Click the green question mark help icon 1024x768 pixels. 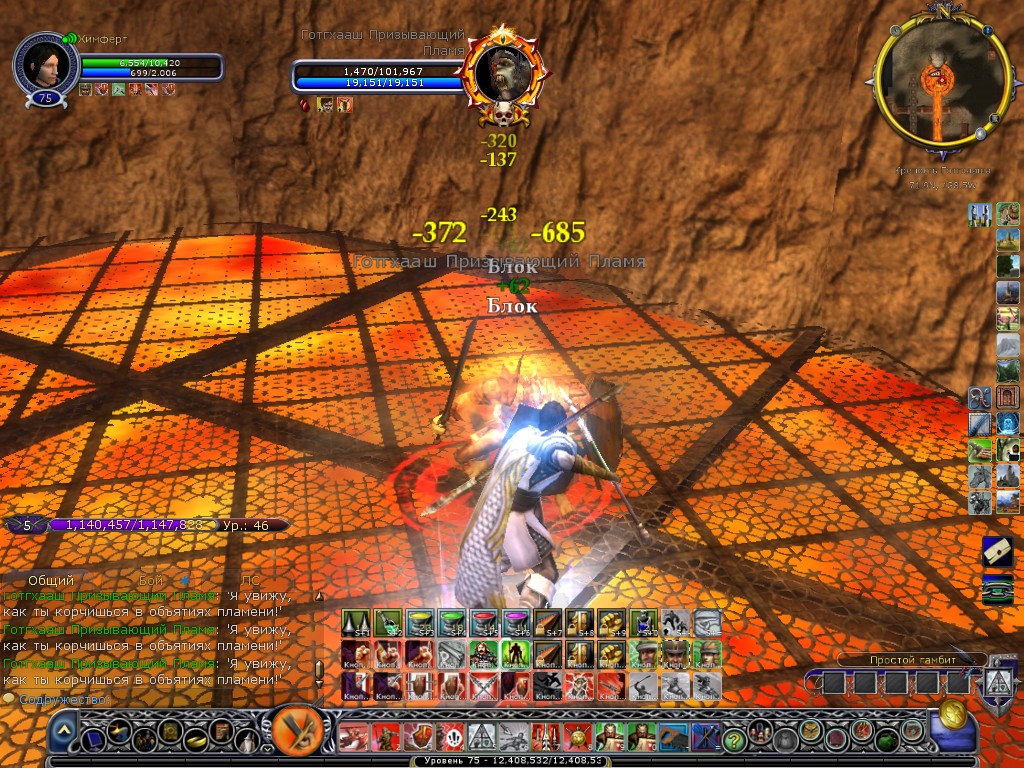point(735,739)
